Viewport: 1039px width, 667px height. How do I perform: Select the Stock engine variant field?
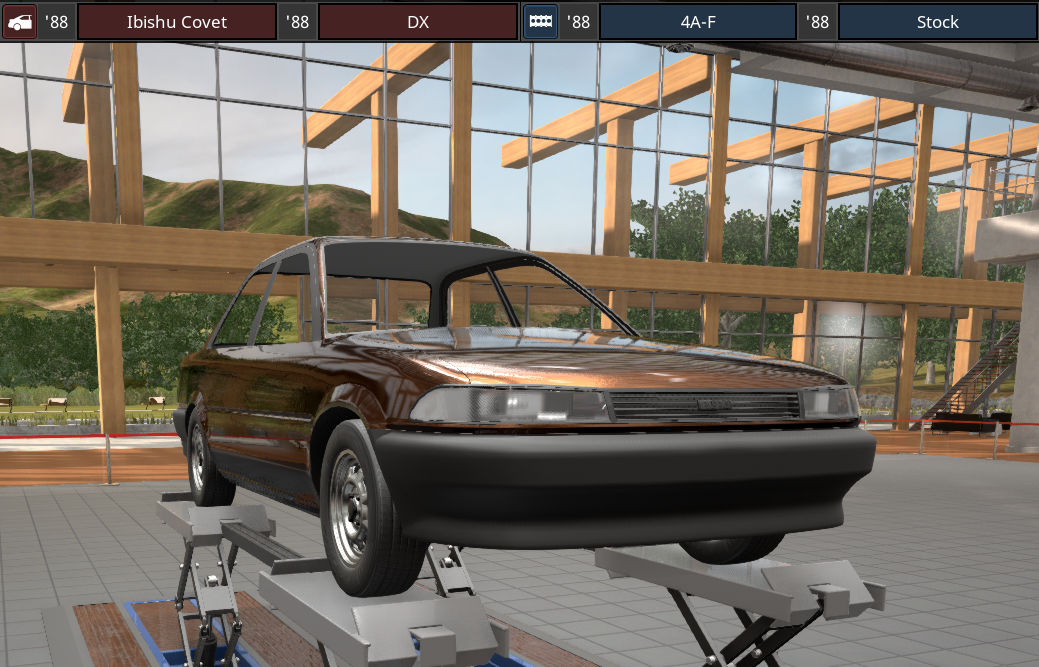coord(936,21)
